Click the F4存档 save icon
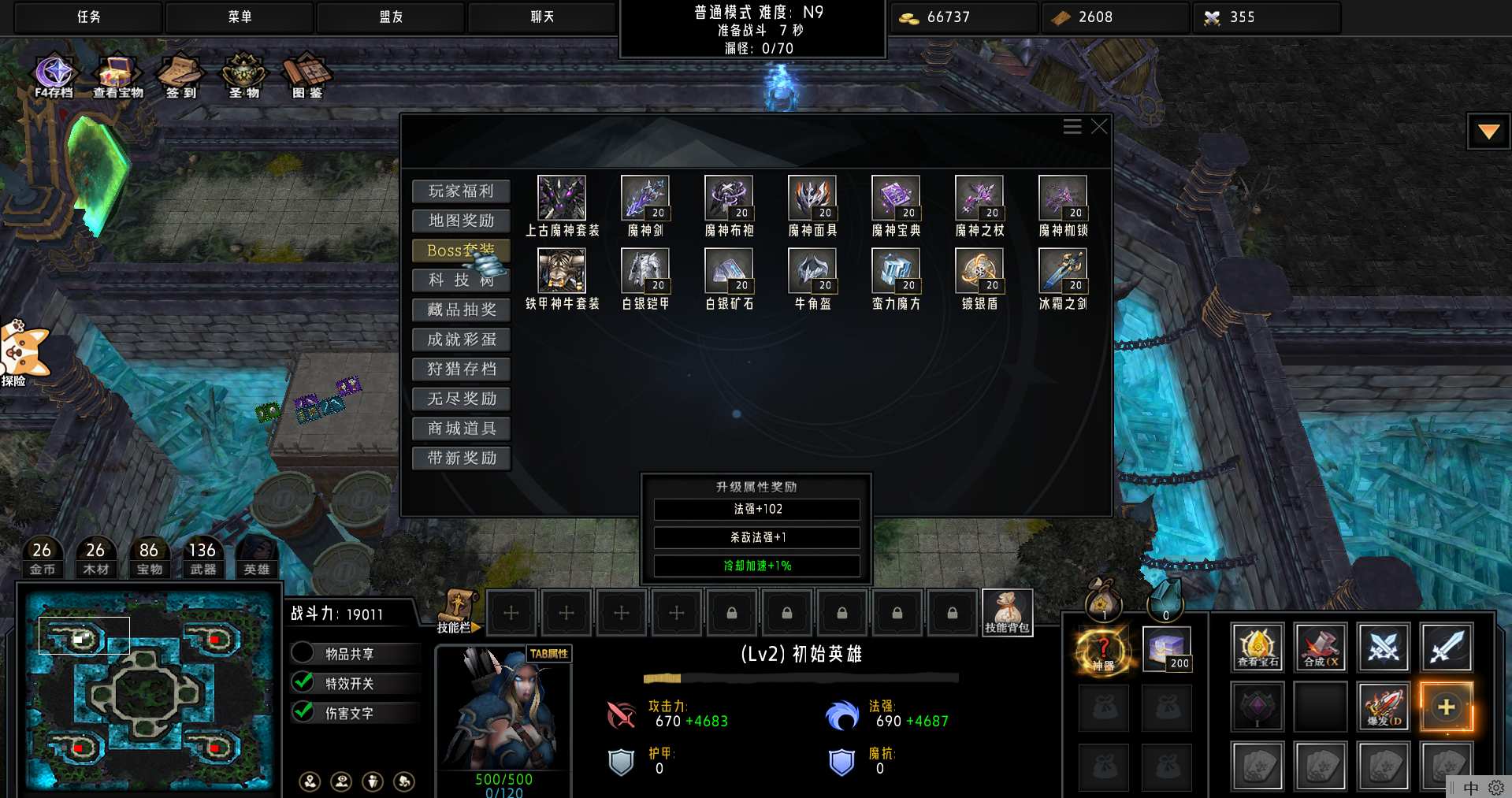Image resolution: width=1512 pixels, height=798 pixels. [54, 75]
